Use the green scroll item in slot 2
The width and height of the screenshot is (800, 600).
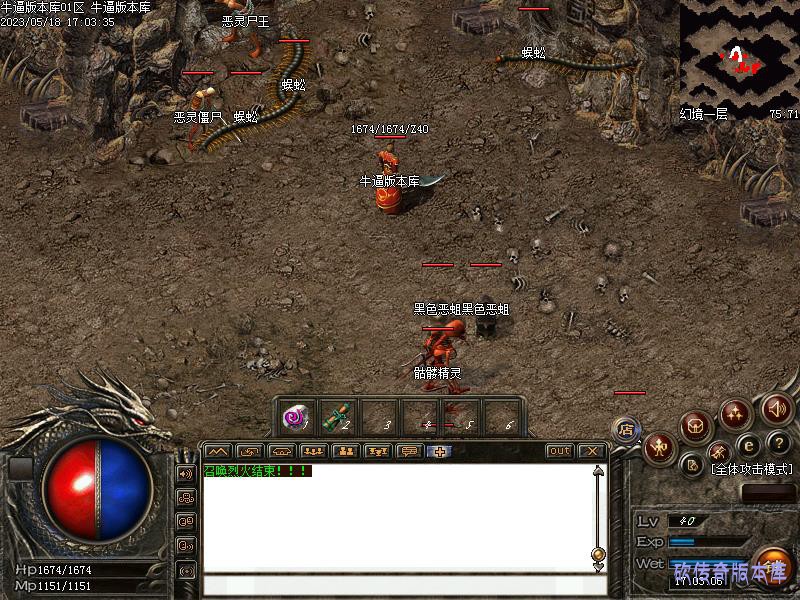pyautogui.click(x=338, y=417)
